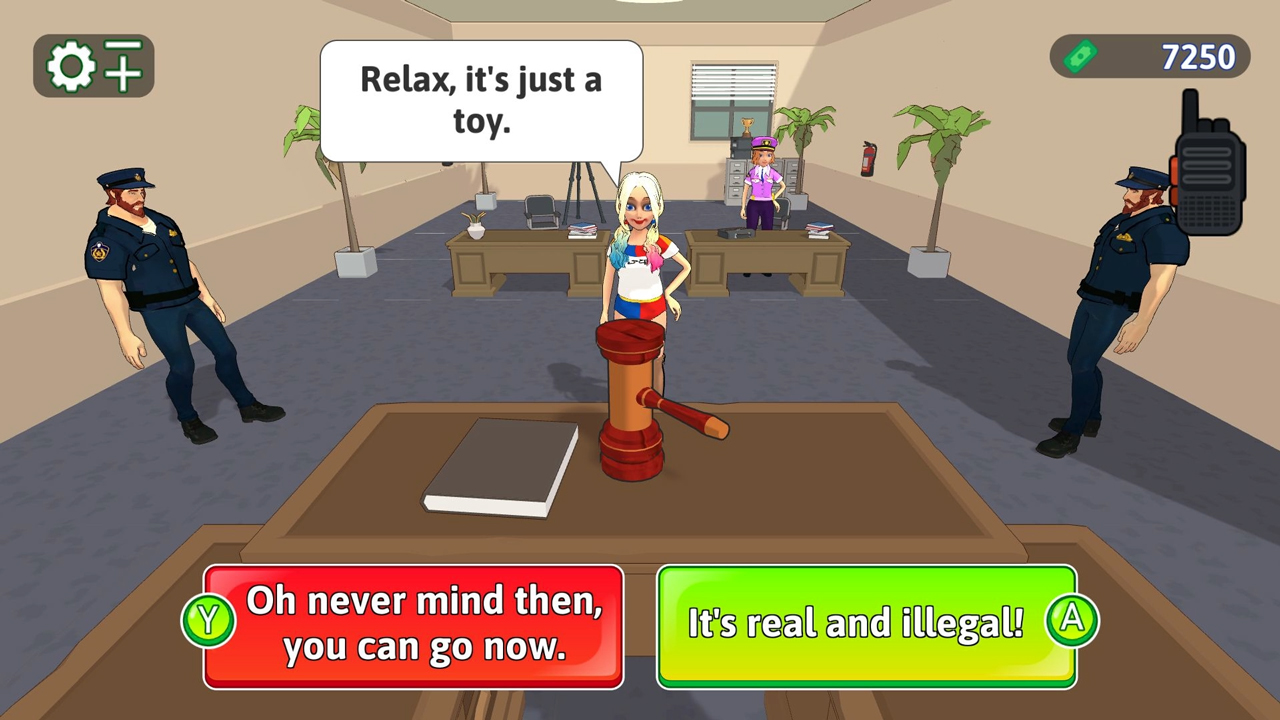This screenshot has height=720, width=1280.
Task: Tap the green cash icon in the money counter
Action: pos(1083,56)
